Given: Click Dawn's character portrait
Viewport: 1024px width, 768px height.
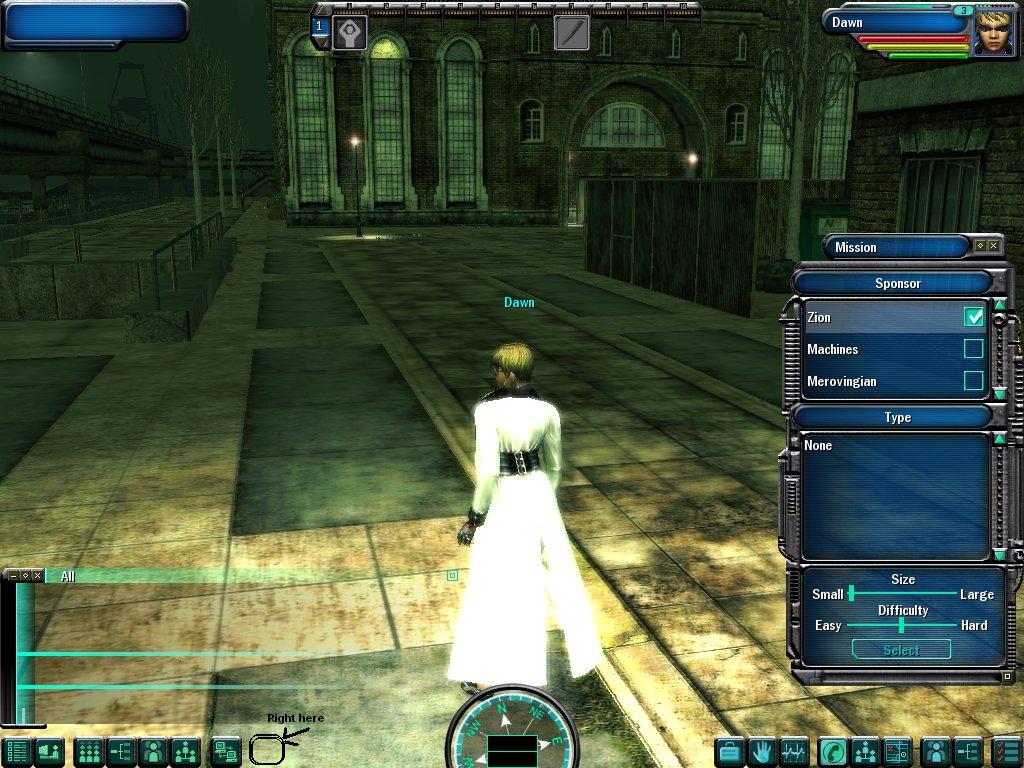Looking at the screenshot, I should pyautogui.click(x=995, y=33).
